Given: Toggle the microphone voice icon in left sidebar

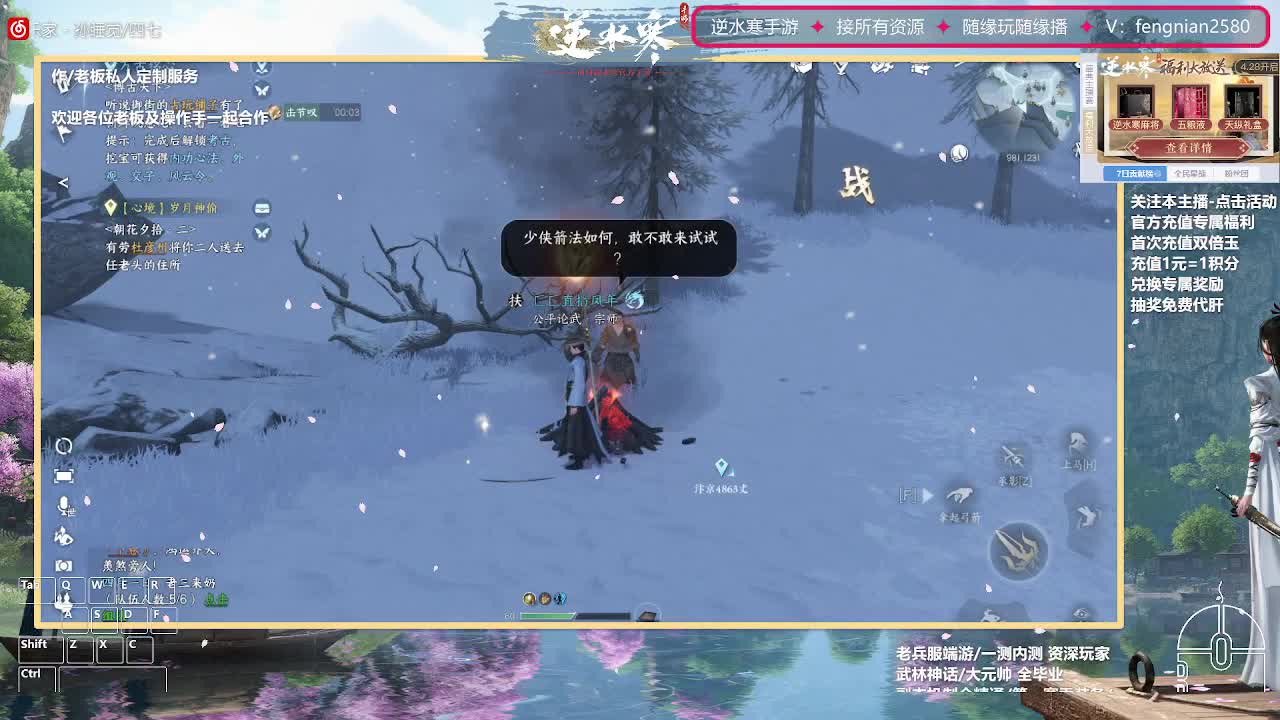Looking at the screenshot, I should click(x=62, y=505).
